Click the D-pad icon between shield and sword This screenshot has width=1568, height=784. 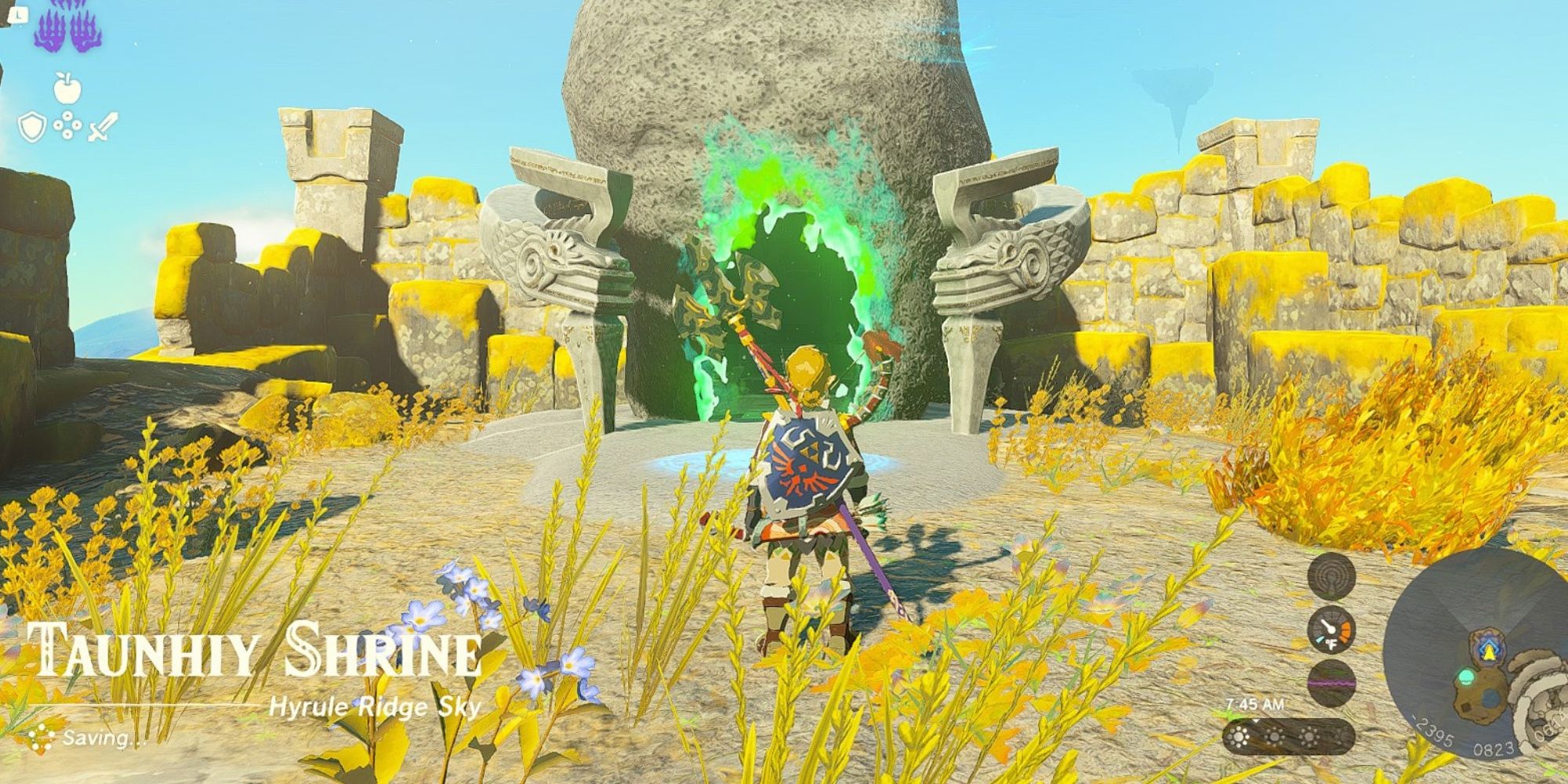coord(67,124)
